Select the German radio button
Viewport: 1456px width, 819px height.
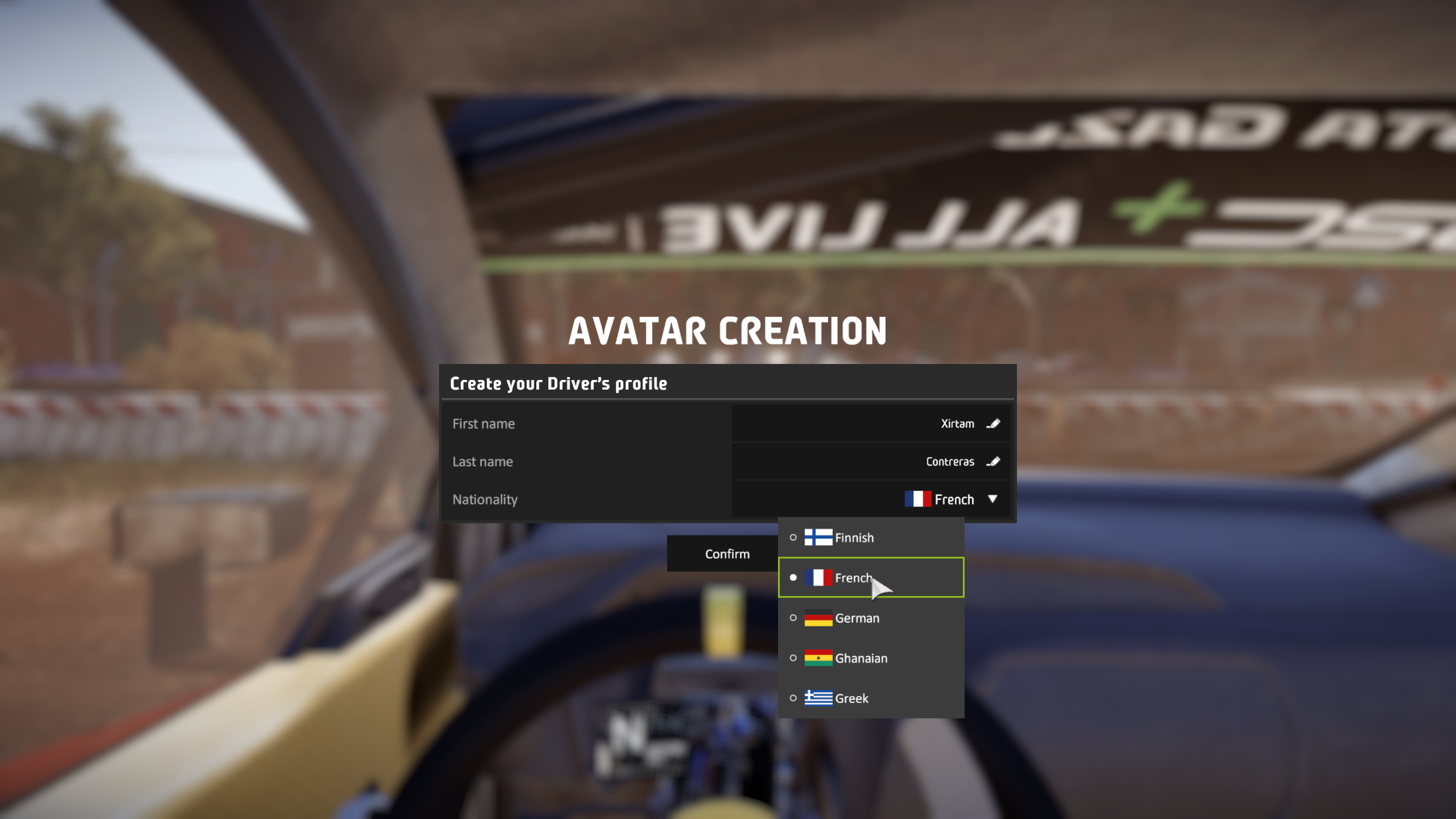coord(793,618)
